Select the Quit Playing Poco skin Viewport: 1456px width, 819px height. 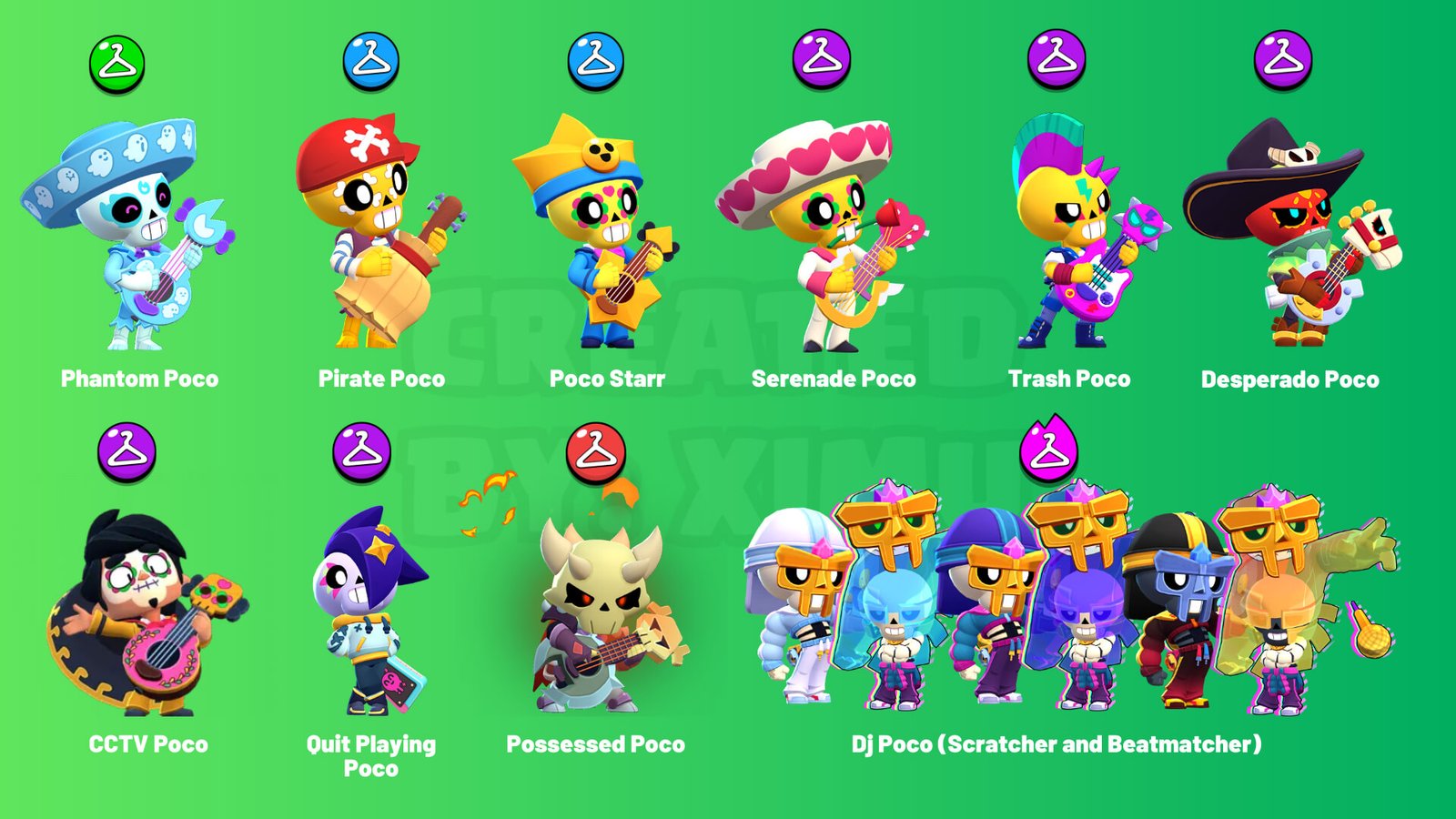pos(369,610)
